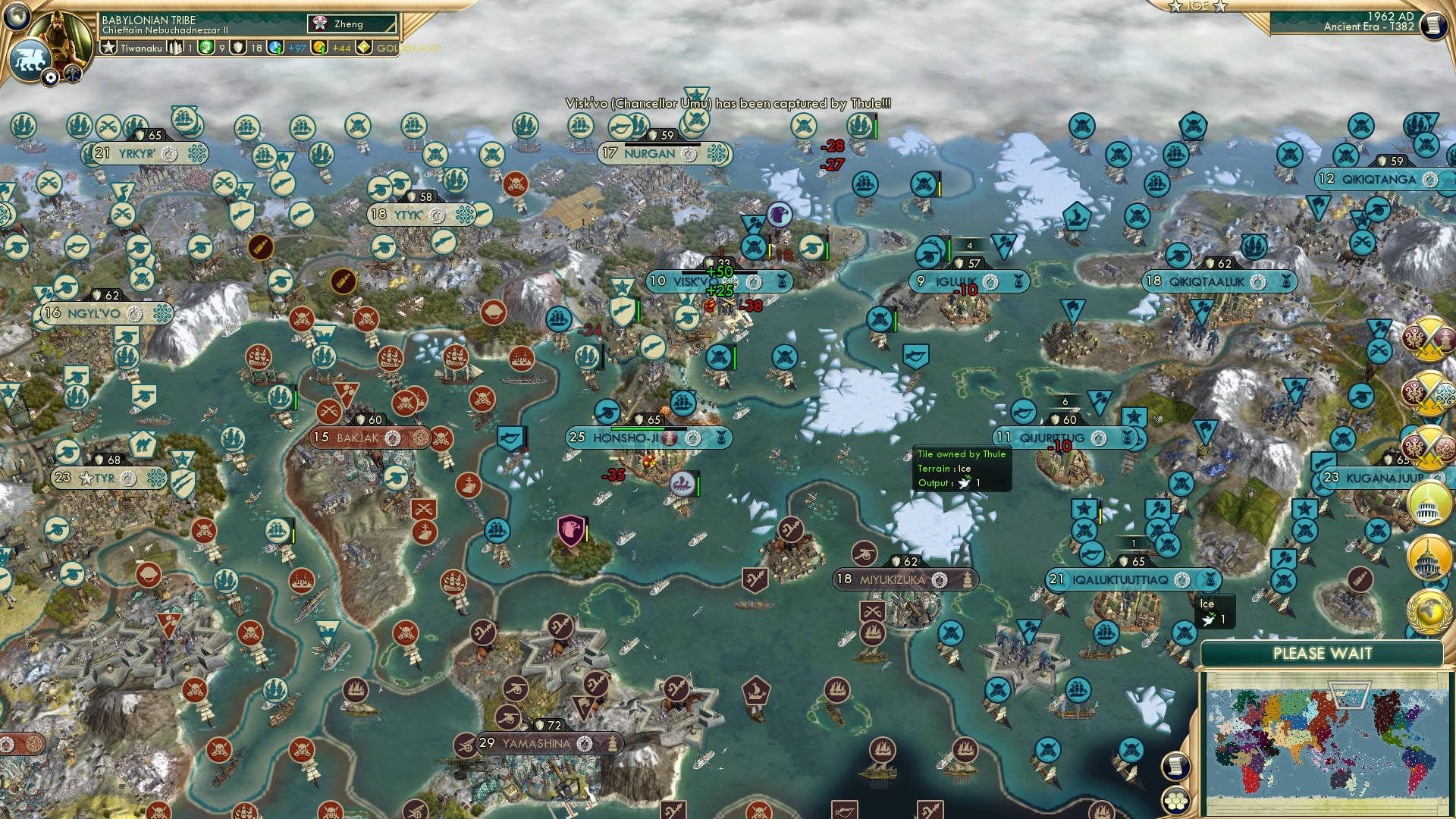The height and width of the screenshot is (819, 1456).
Task: Expand the Zheng notification dropdown
Action: [x=349, y=24]
